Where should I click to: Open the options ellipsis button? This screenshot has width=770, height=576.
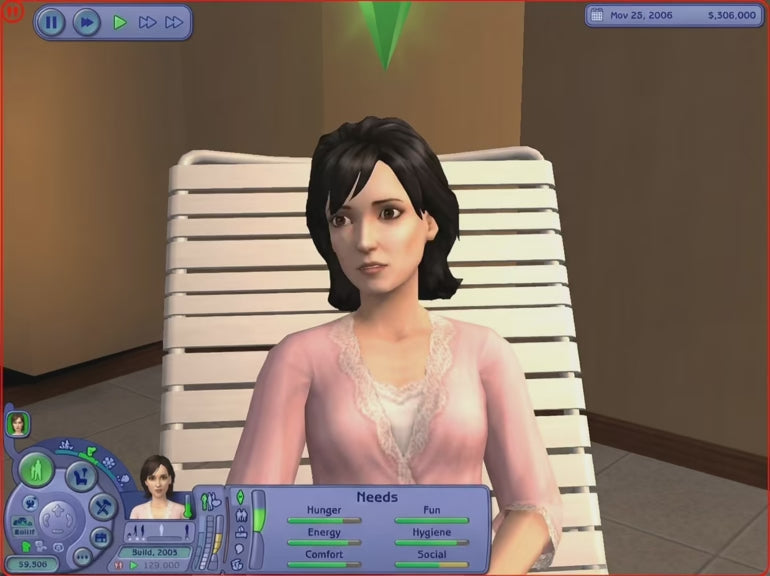point(82,556)
